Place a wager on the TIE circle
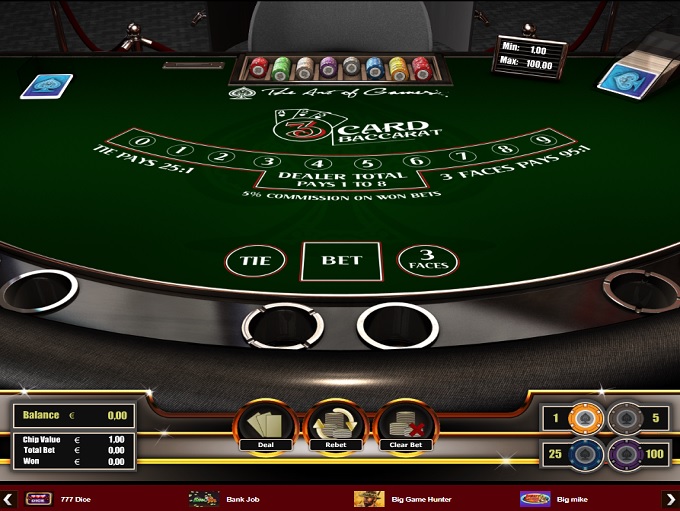This screenshot has height=511, width=680. click(x=255, y=262)
